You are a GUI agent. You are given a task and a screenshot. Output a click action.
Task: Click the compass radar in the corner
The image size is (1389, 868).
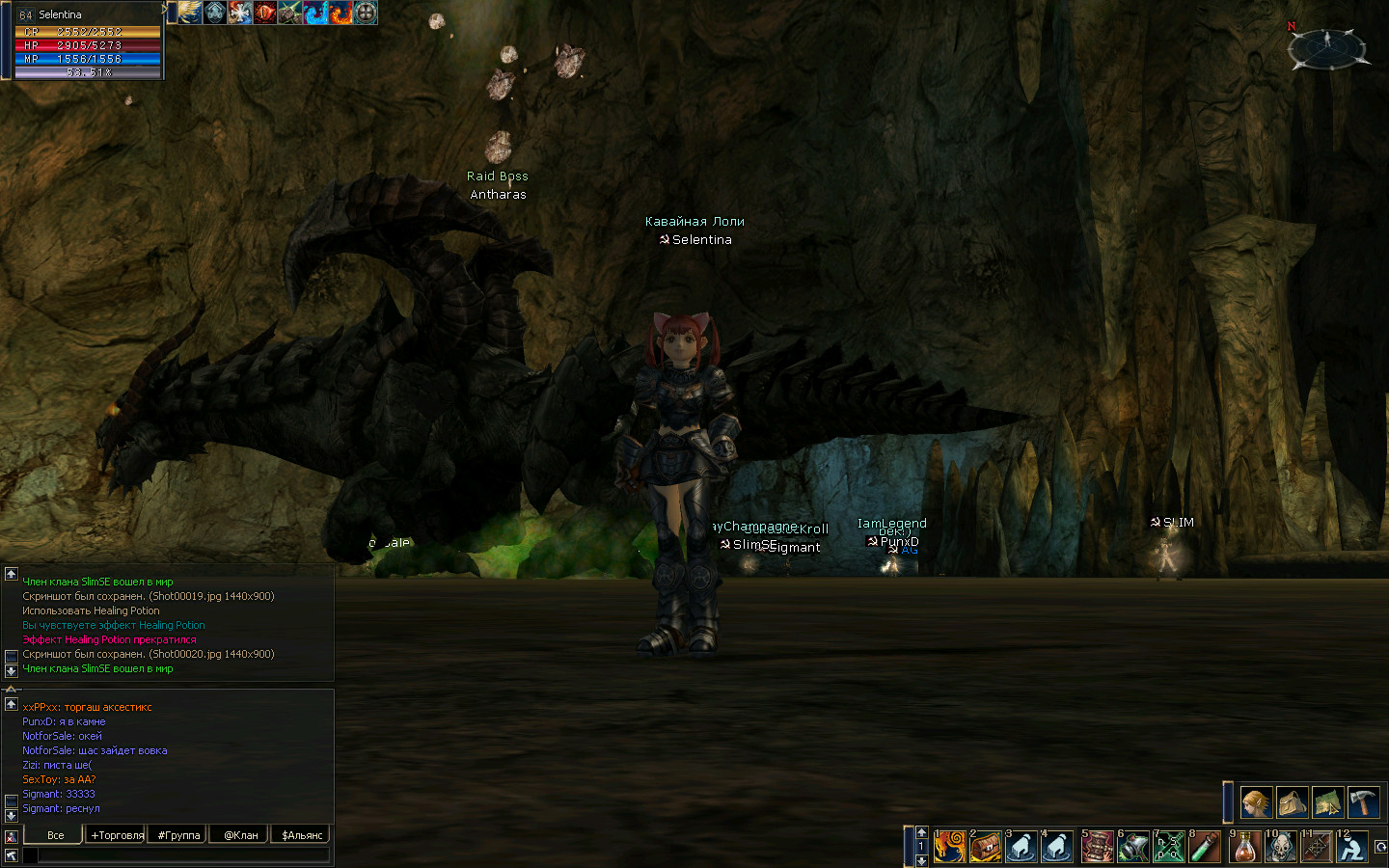(x=1328, y=47)
